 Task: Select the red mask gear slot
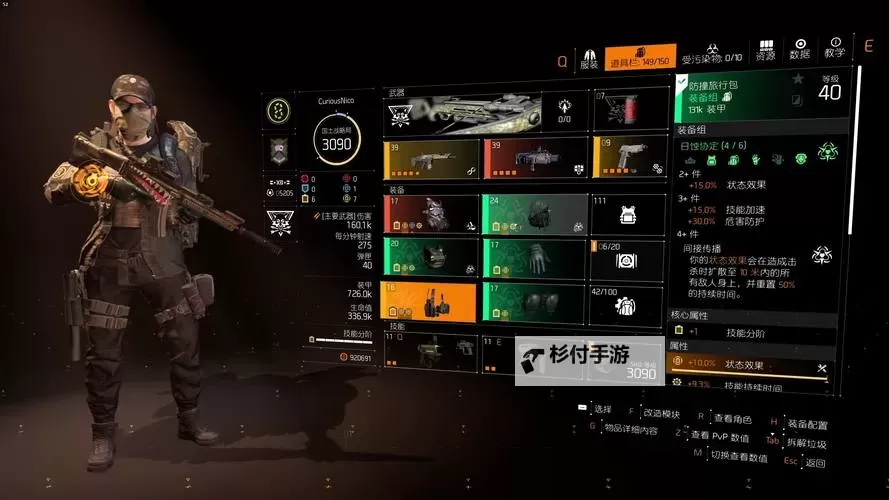(431, 214)
